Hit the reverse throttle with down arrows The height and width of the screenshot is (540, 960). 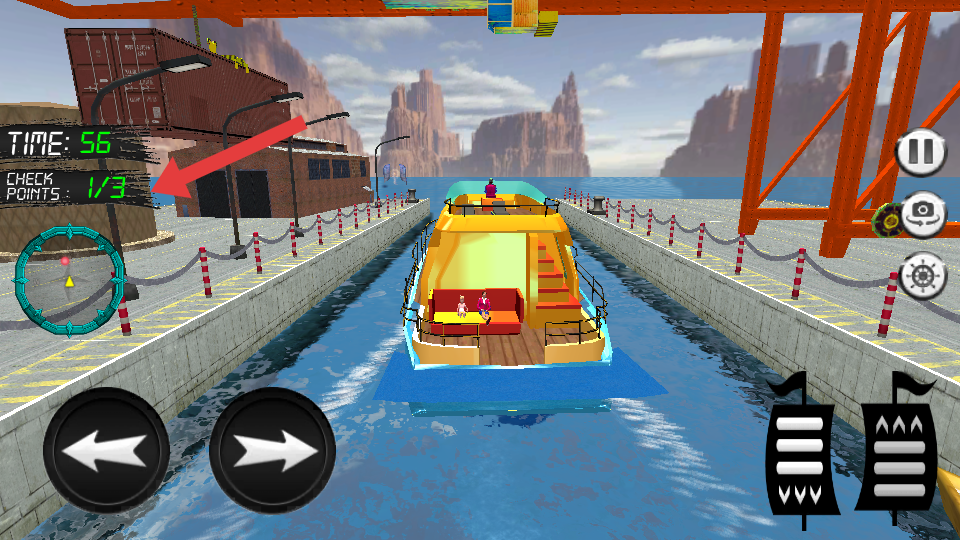pos(800,447)
